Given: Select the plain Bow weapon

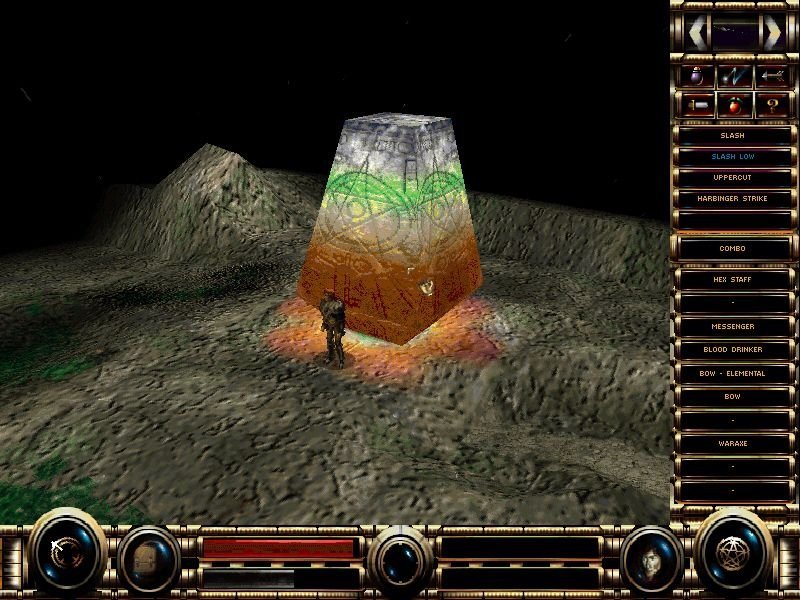Looking at the screenshot, I should 732,397.
